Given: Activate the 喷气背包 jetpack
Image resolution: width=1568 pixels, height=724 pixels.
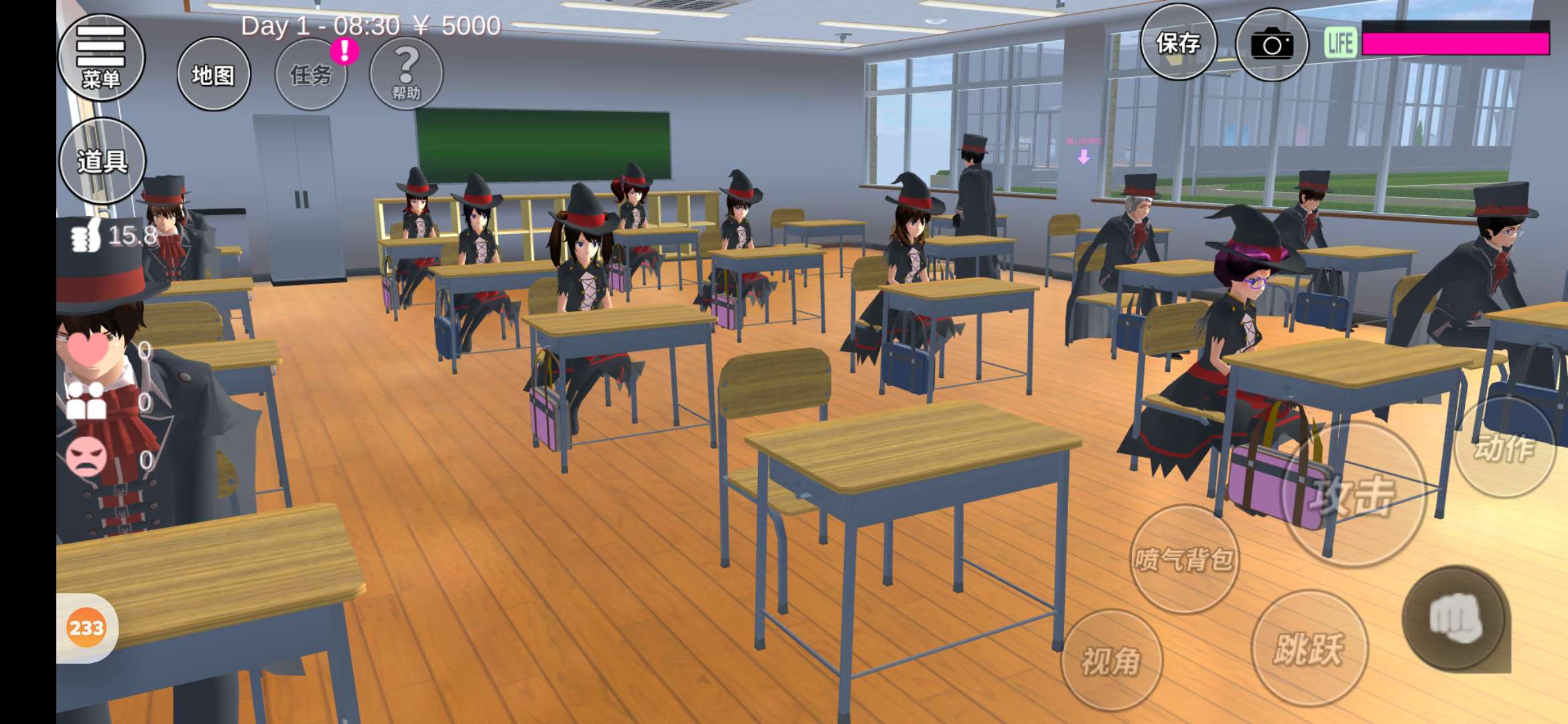Looking at the screenshot, I should coord(1184,559).
